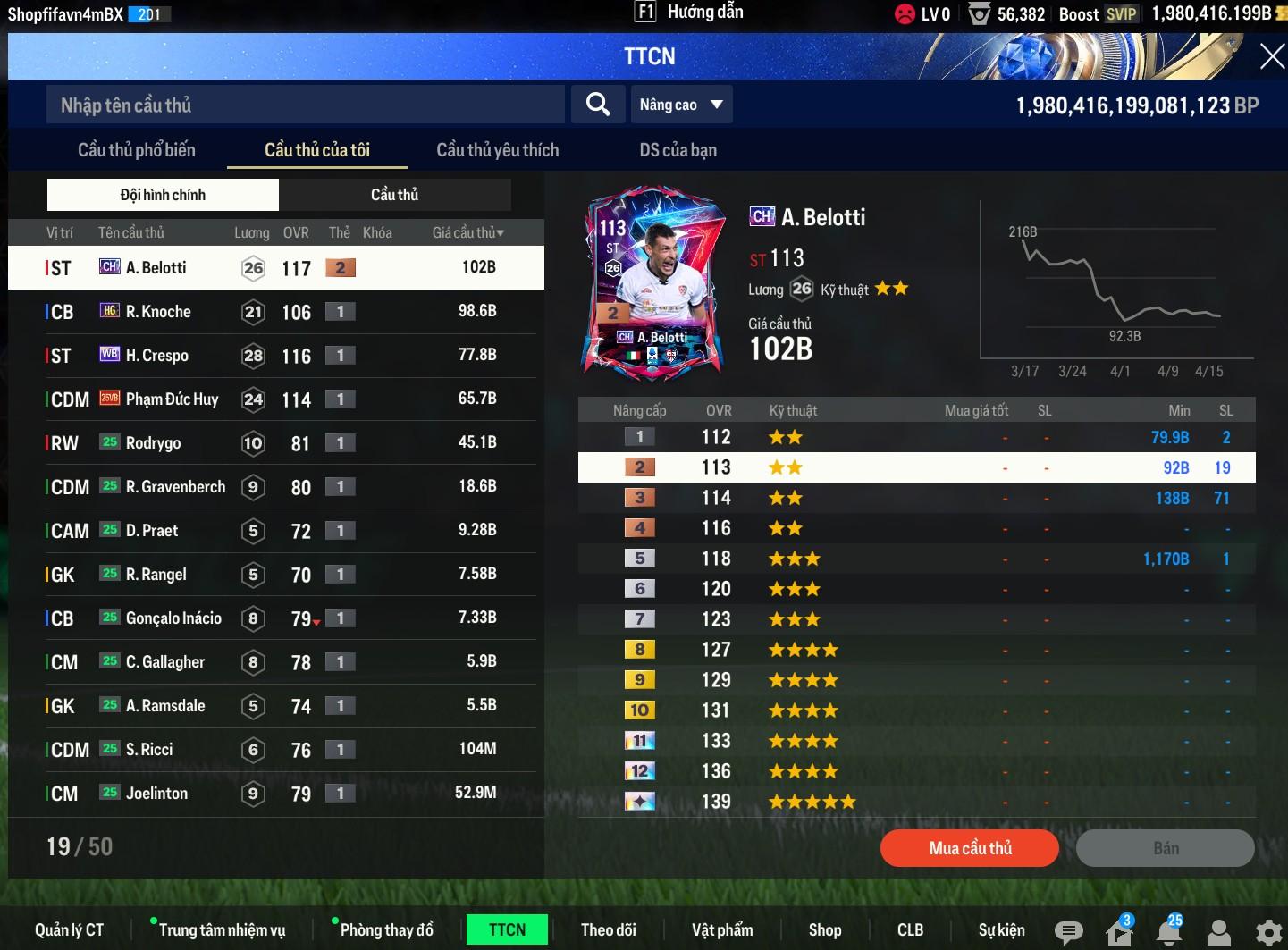Open the Nâng cao dropdown
Image resolution: width=1288 pixels, height=950 pixels.
tap(681, 105)
